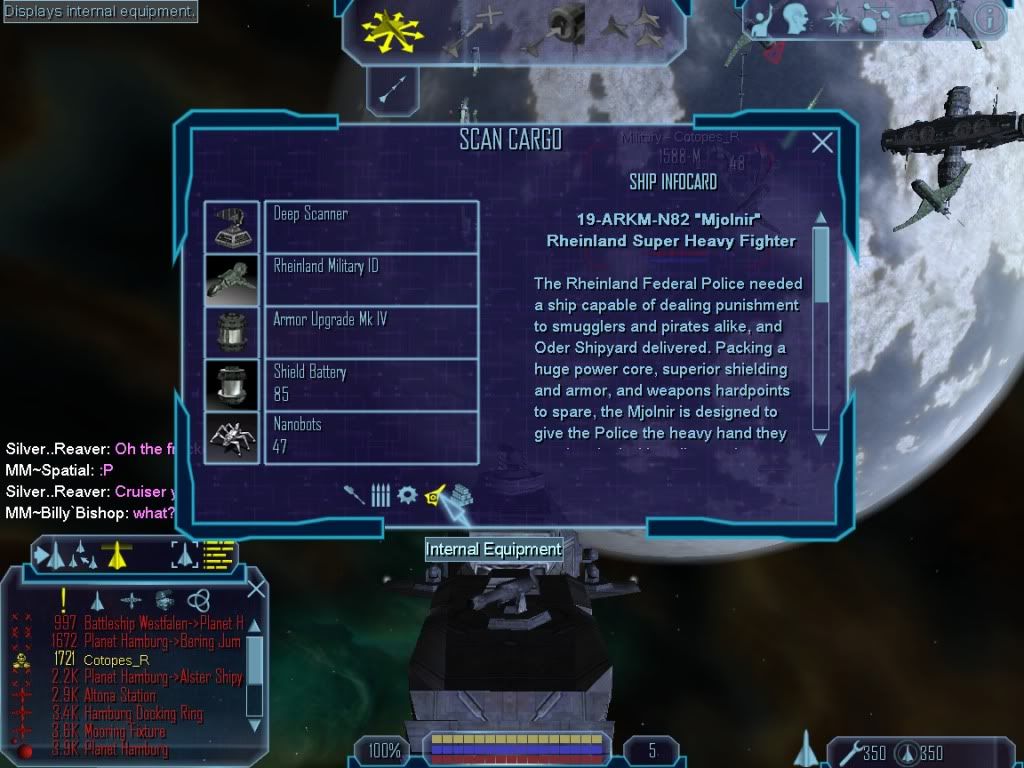Close the contact list panel
The width and height of the screenshot is (1024, 768).
256,588
